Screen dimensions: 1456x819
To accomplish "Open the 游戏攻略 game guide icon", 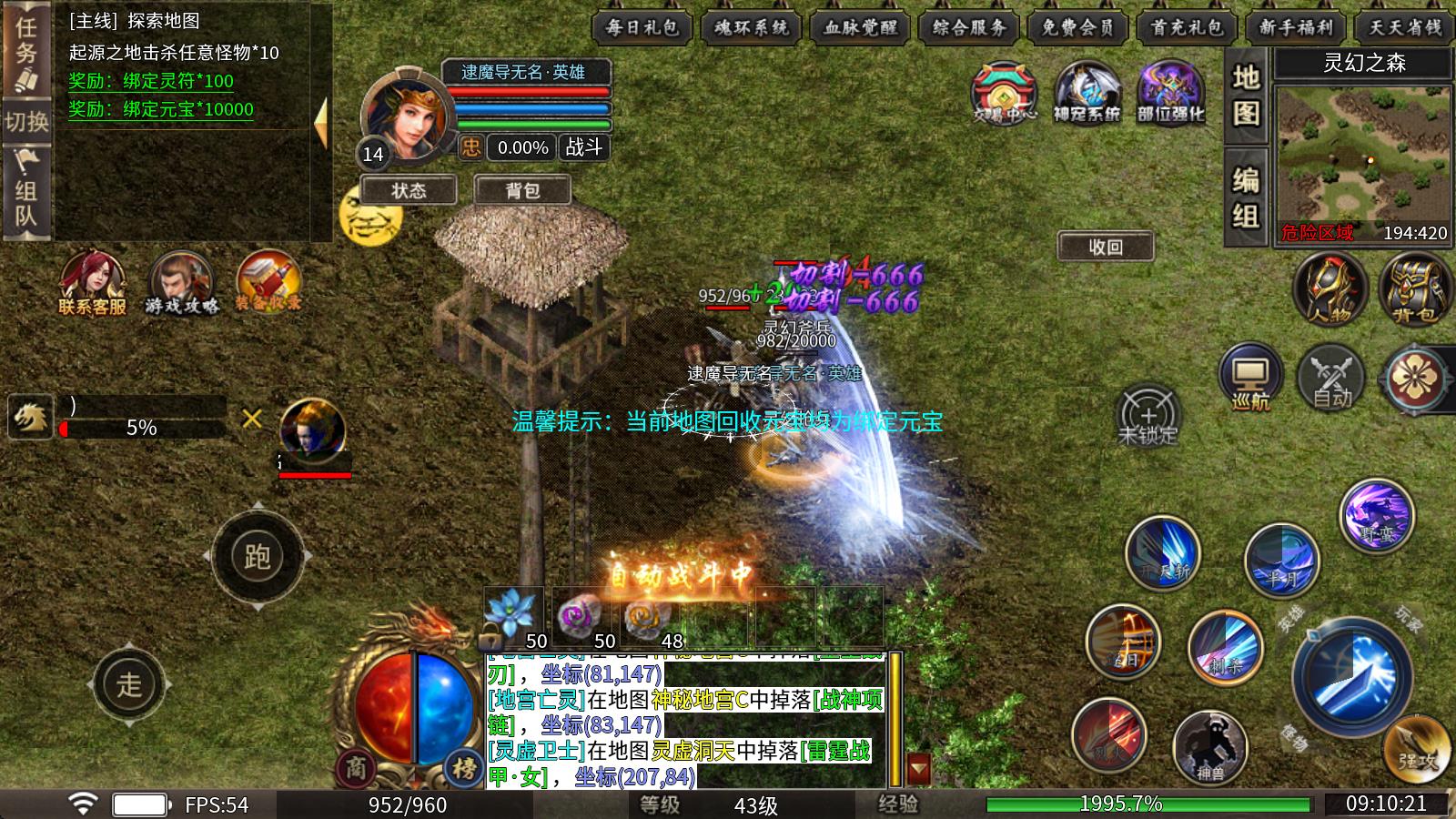I will [182, 282].
